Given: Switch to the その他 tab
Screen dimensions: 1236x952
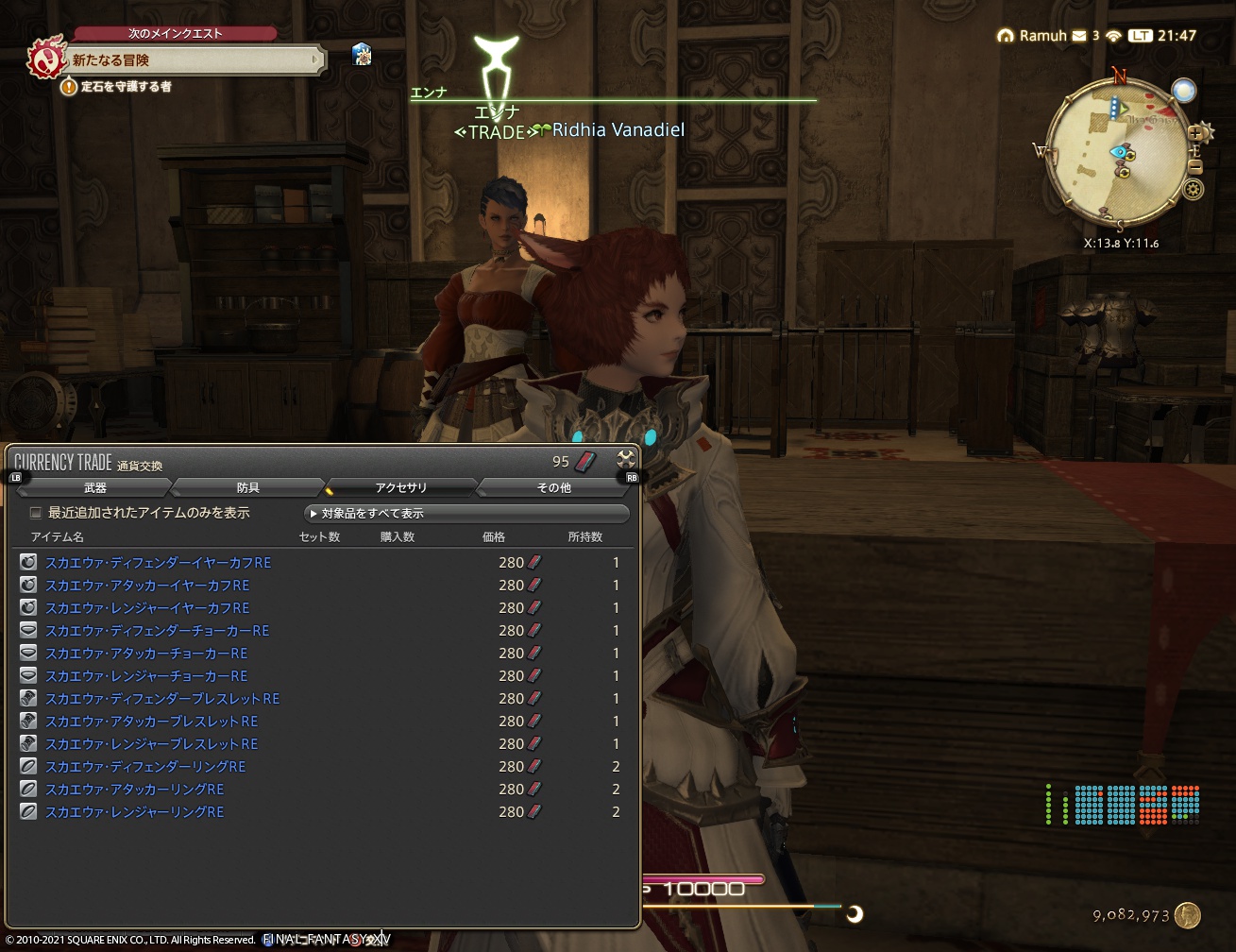Looking at the screenshot, I should pyautogui.click(x=553, y=487).
